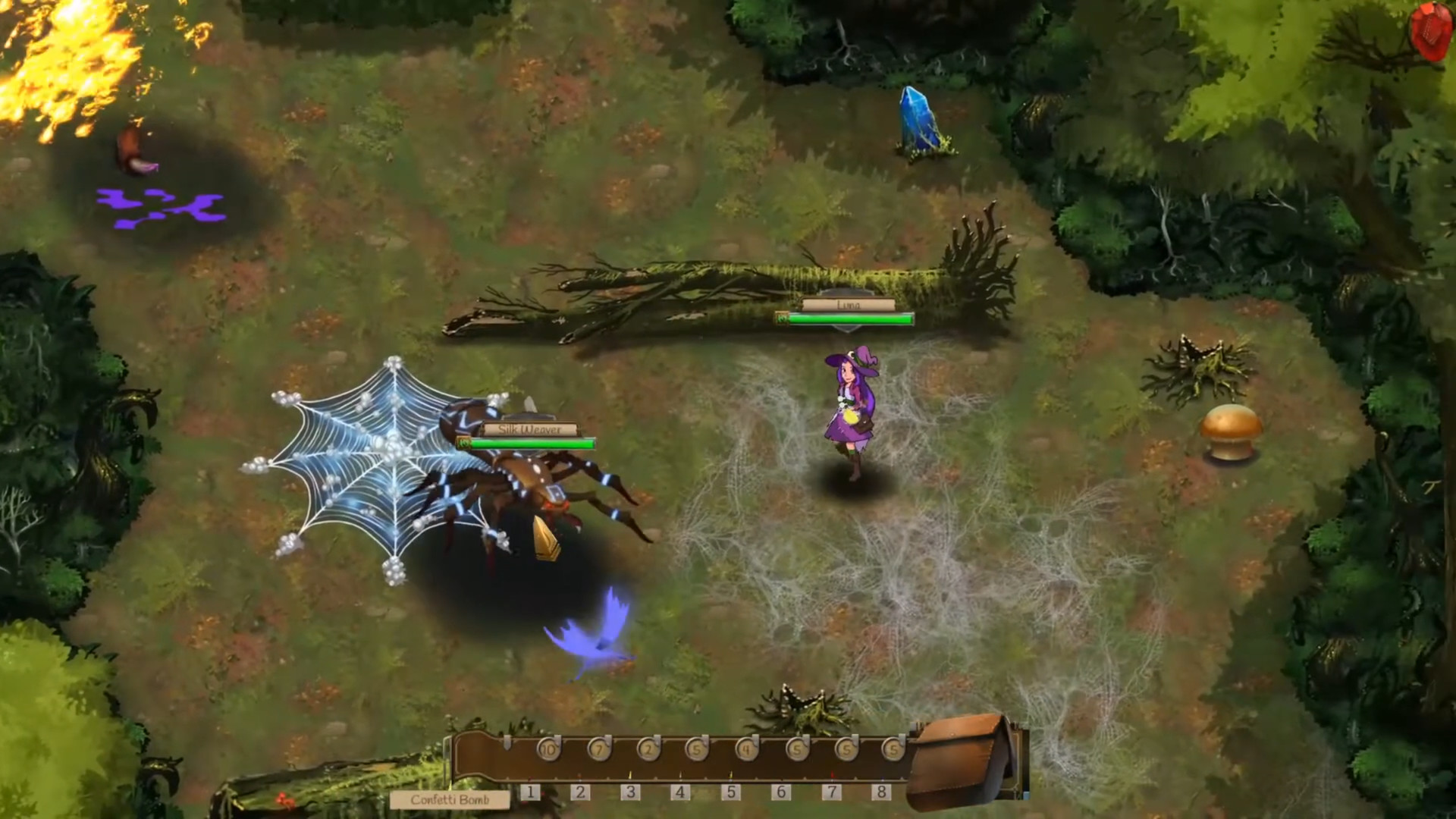Screen dimensions: 1456x819
Task: Click the Luna nameplate above the witch
Action: [x=849, y=303]
